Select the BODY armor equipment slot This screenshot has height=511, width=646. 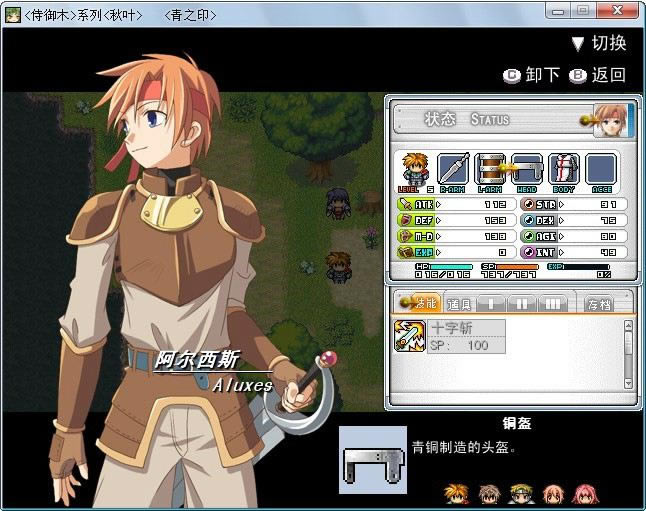[x=563, y=169]
